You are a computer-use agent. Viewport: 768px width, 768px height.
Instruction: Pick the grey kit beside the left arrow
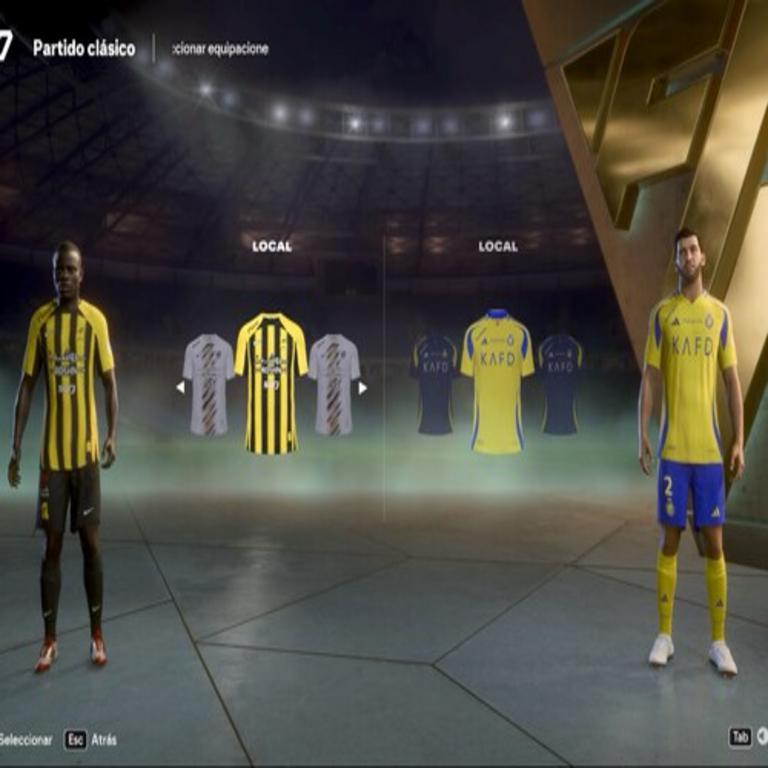[209, 384]
